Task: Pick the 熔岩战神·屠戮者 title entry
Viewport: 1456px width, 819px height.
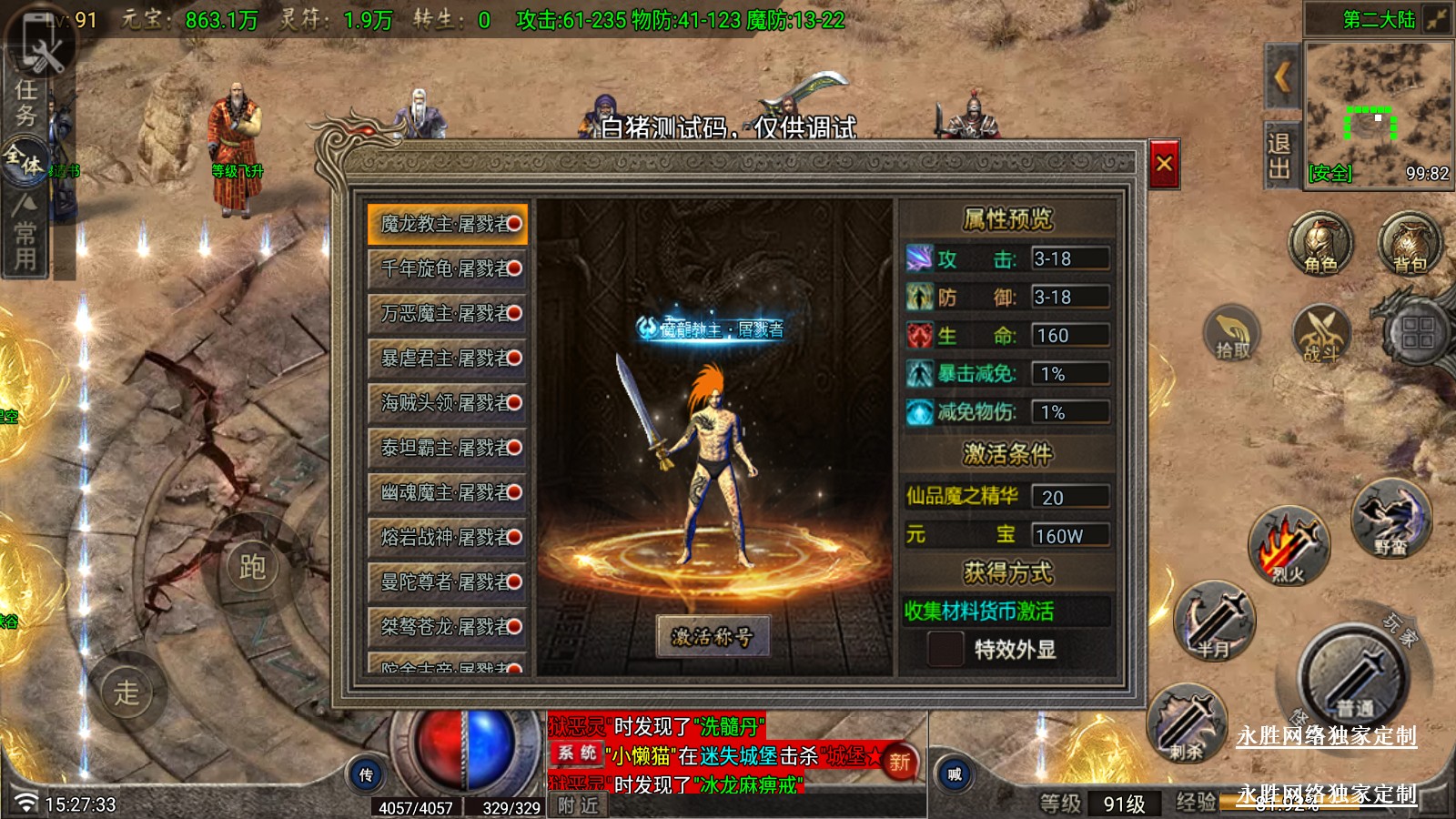Action: tap(448, 537)
